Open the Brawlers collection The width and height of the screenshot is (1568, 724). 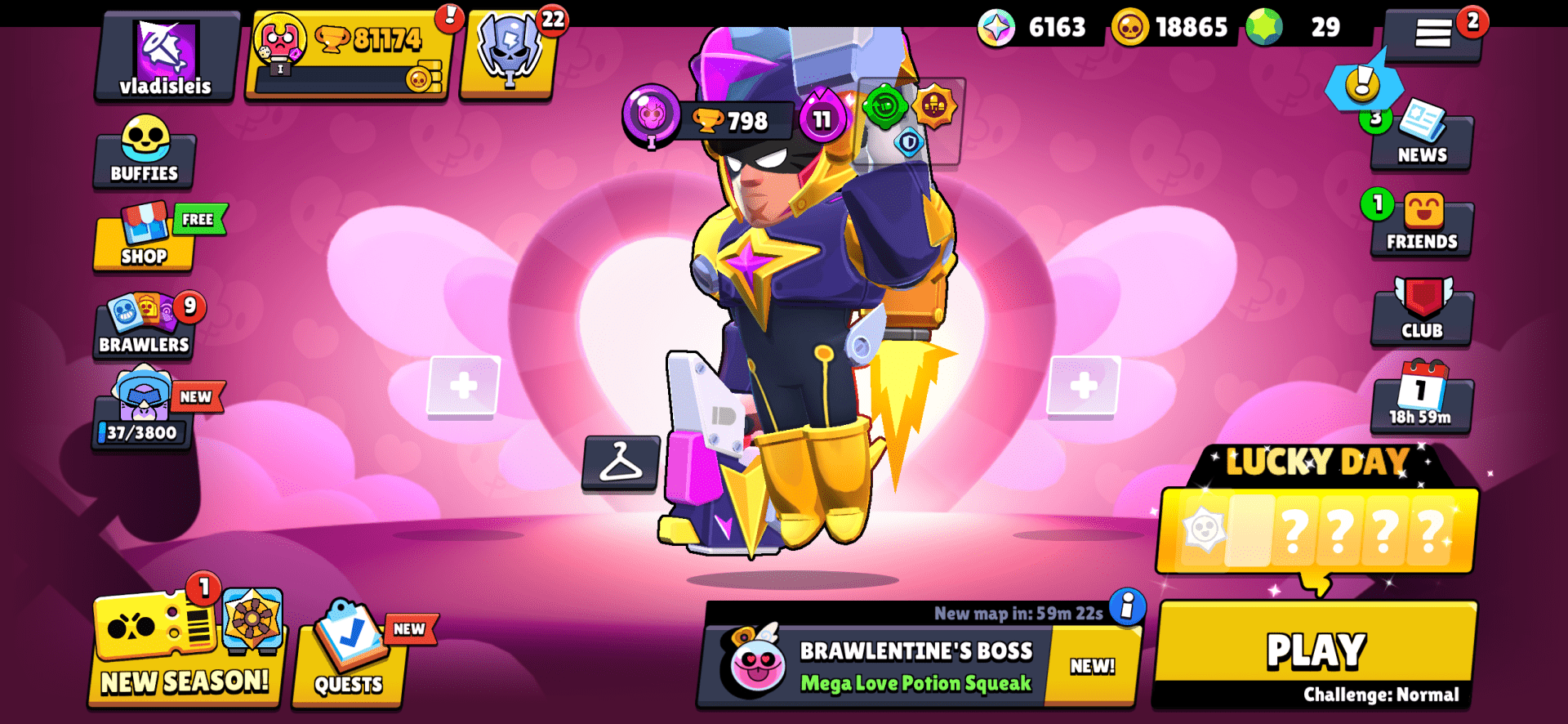coord(144,327)
